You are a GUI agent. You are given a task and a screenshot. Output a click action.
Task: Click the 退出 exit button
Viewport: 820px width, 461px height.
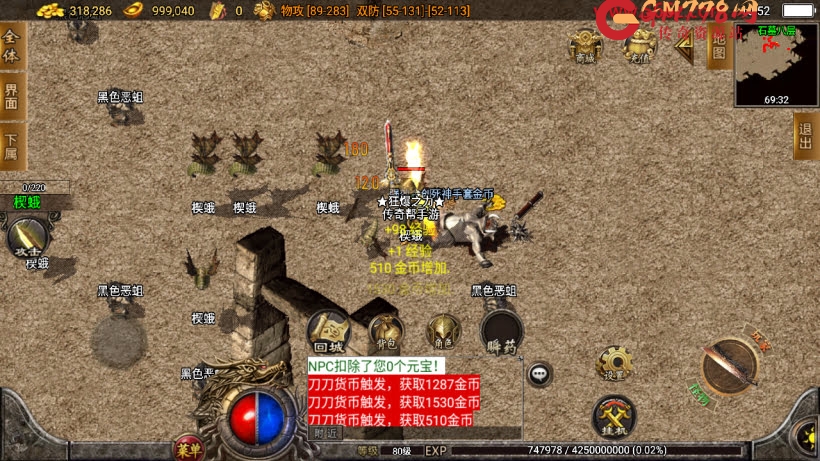point(805,135)
